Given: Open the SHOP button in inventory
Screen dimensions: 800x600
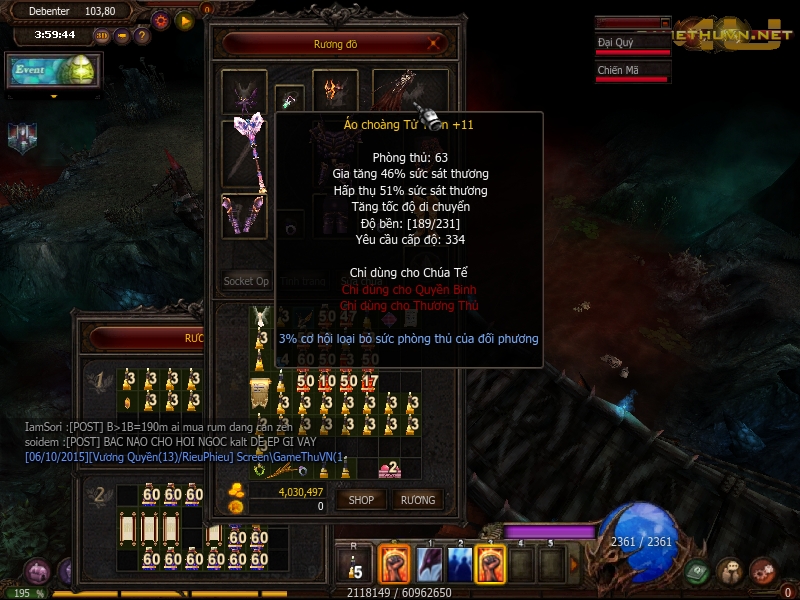Looking at the screenshot, I should tap(360, 499).
